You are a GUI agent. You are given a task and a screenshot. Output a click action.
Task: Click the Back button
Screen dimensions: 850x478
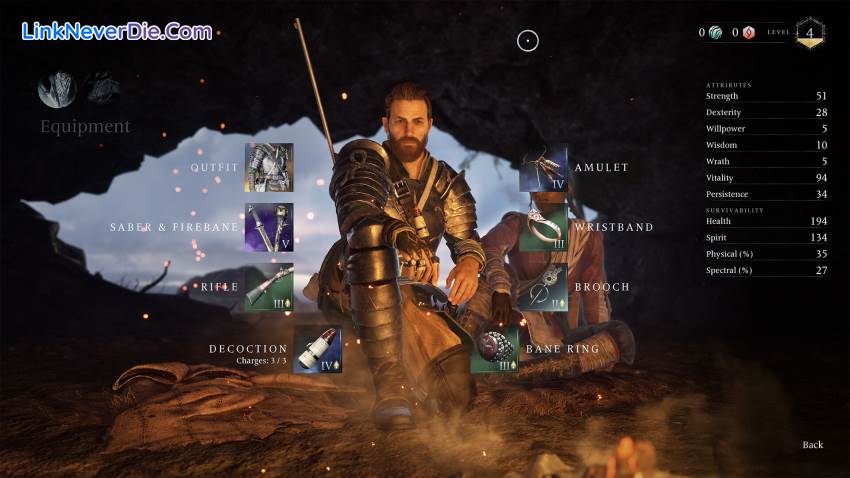[x=812, y=444]
